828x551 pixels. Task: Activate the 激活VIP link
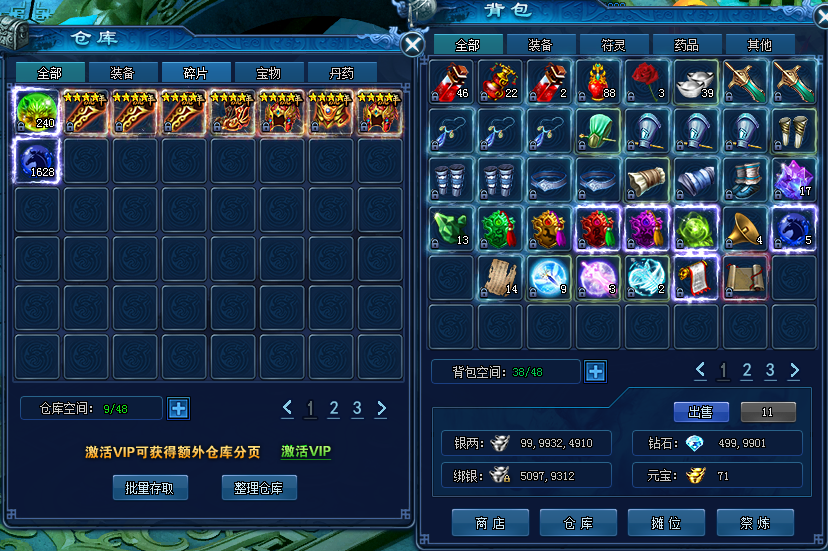[306, 452]
